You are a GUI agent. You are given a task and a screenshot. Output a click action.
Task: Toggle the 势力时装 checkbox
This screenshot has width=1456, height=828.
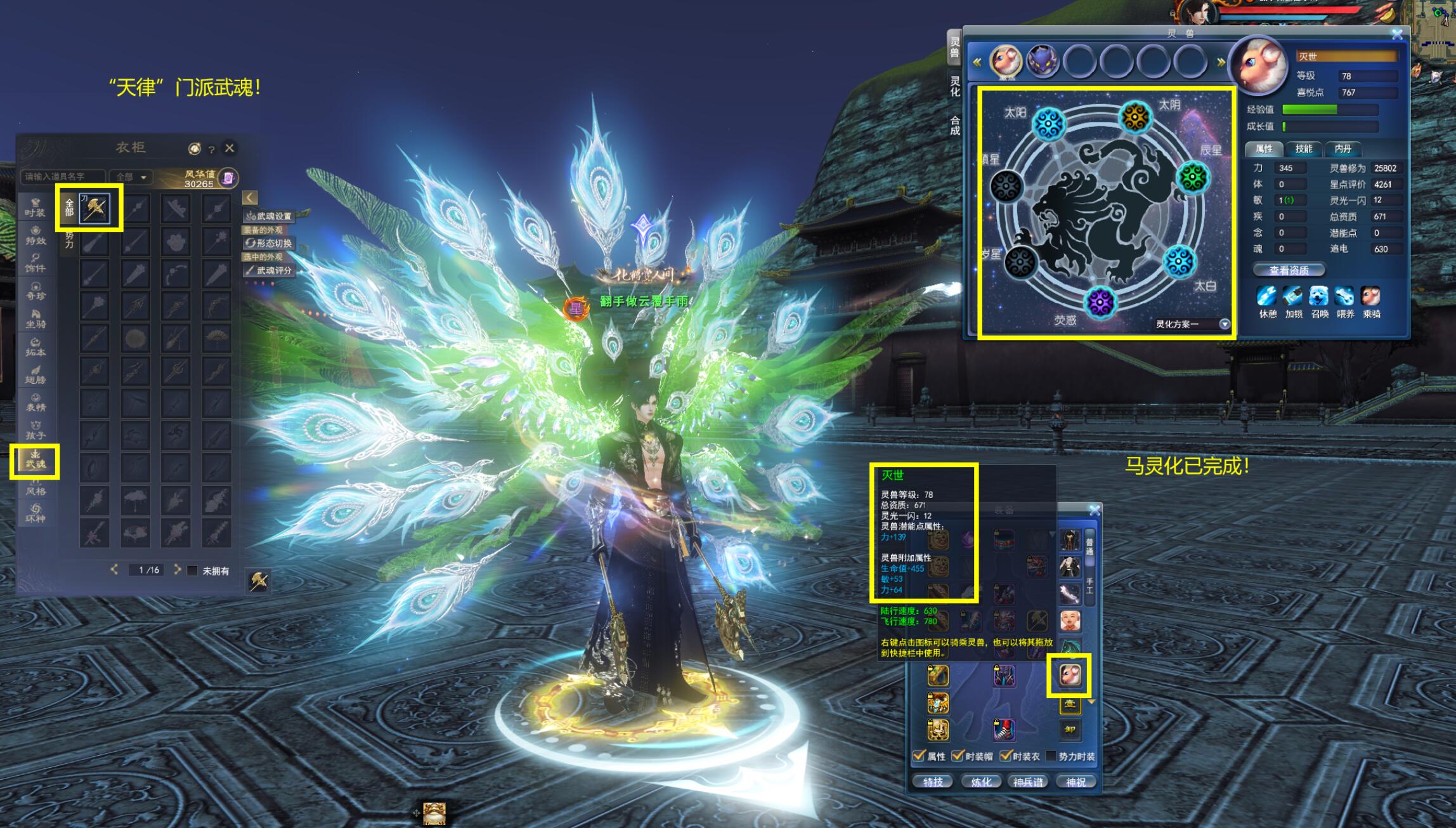click(1050, 756)
